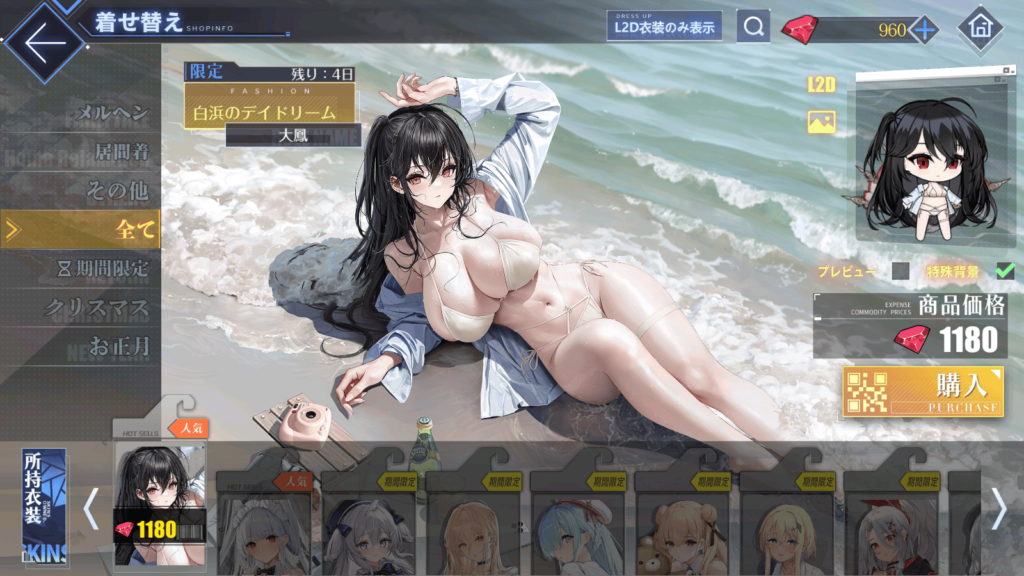This screenshot has width=1024, height=576.
Task: Open the magnifying glass search
Action: click(753, 26)
